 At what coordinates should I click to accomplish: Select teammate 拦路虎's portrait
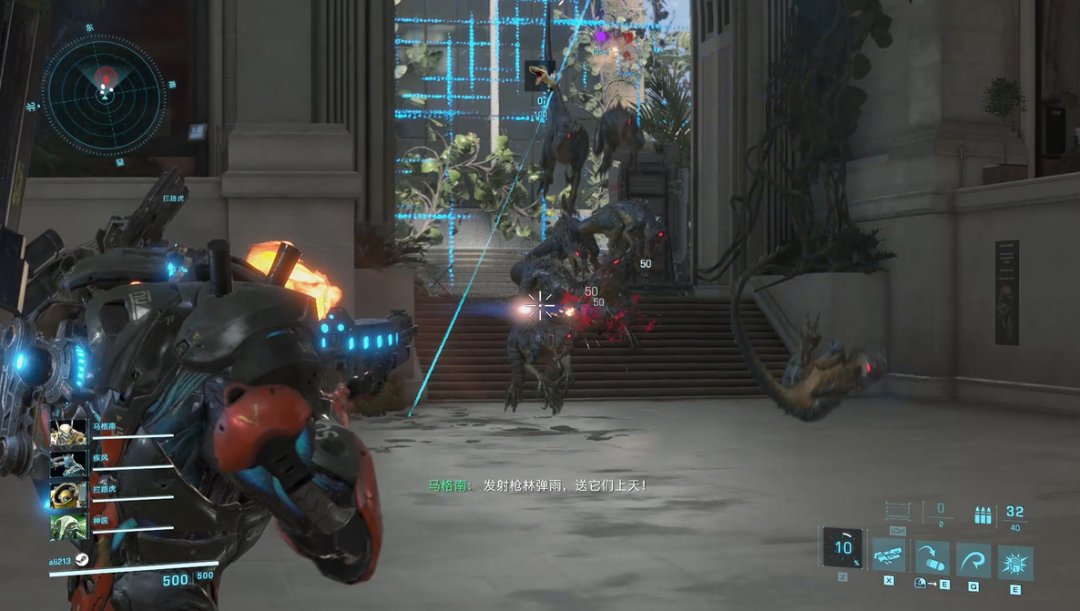pyautogui.click(x=68, y=495)
